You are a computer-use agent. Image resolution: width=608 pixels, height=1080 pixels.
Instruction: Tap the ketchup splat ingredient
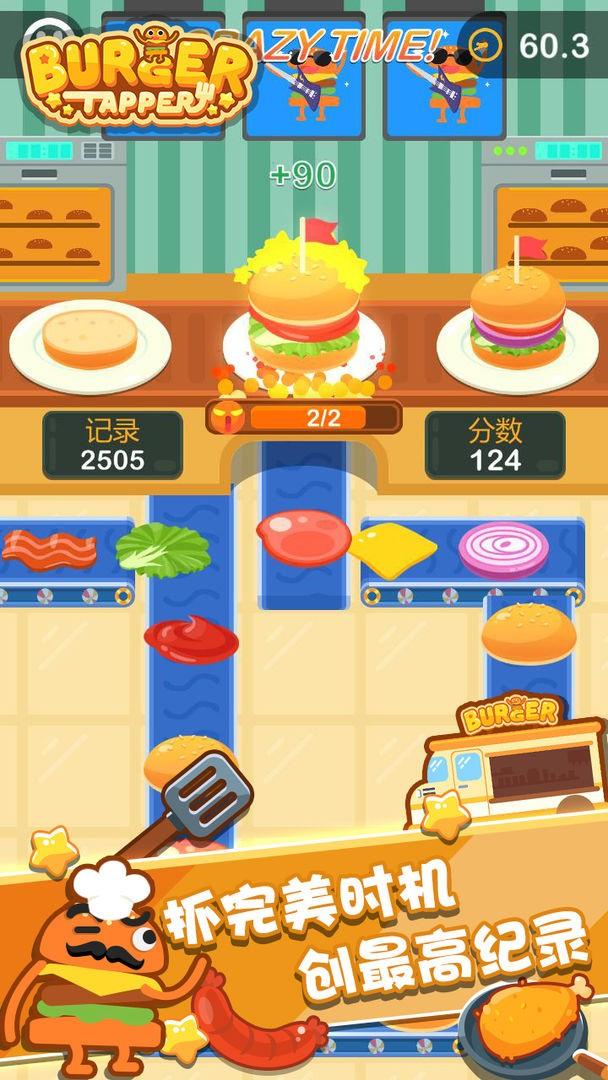click(191, 638)
